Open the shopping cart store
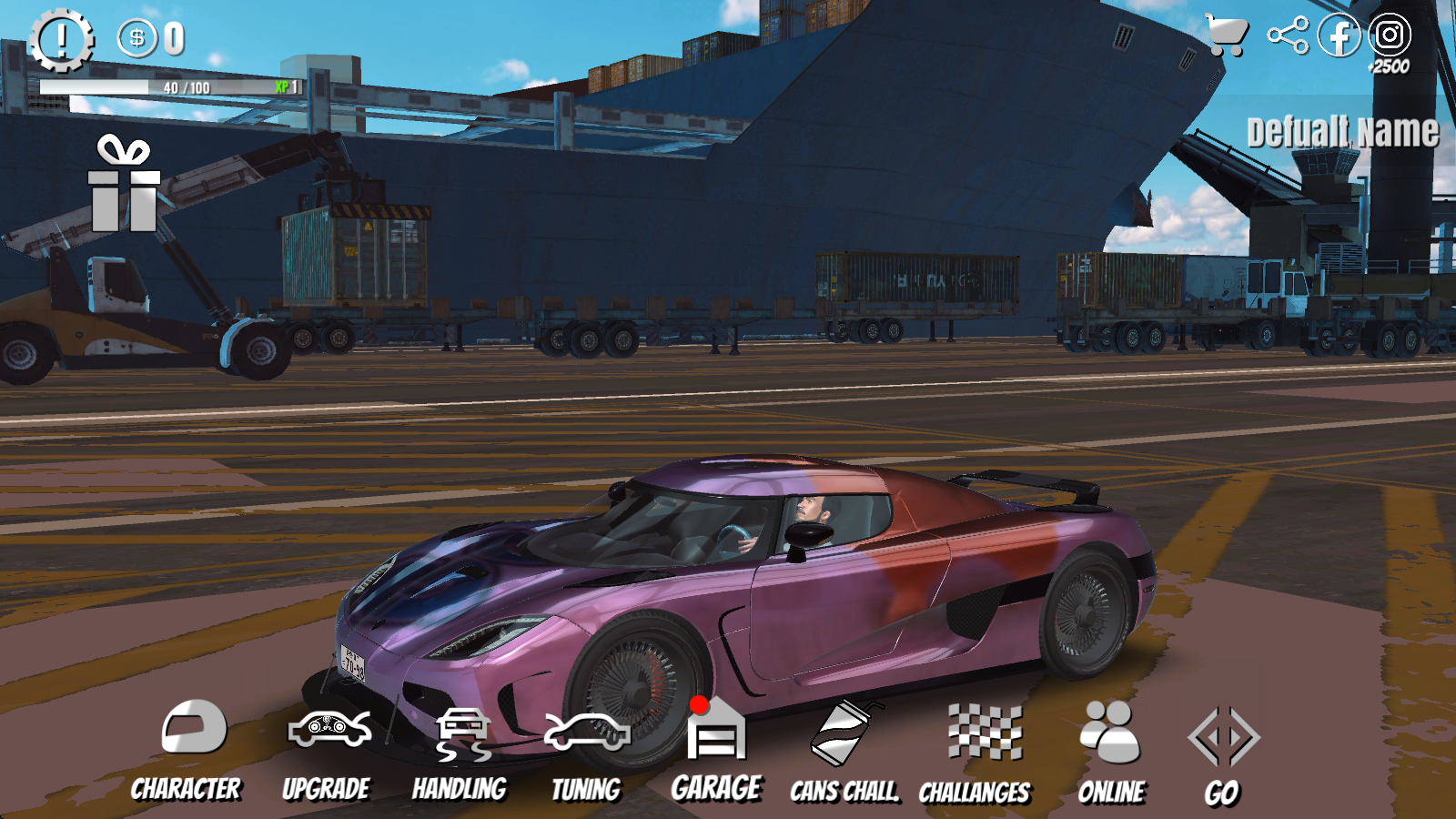The image size is (1456, 819). [x=1226, y=36]
